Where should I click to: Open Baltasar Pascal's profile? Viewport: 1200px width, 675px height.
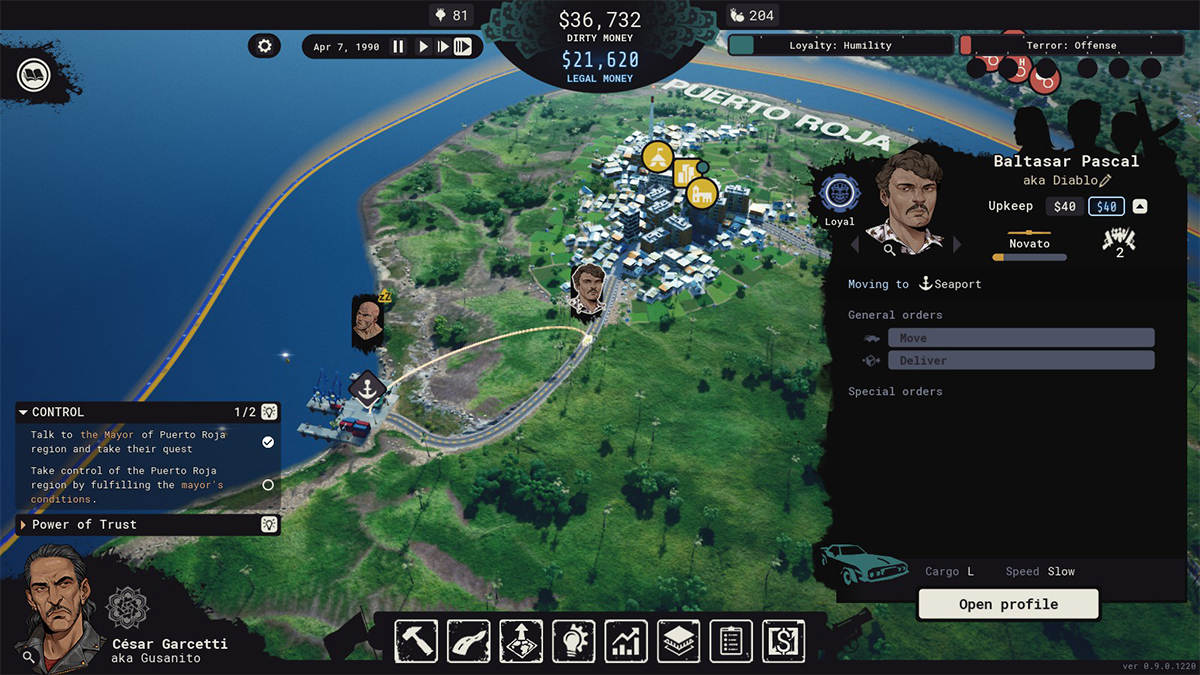coord(1008,604)
